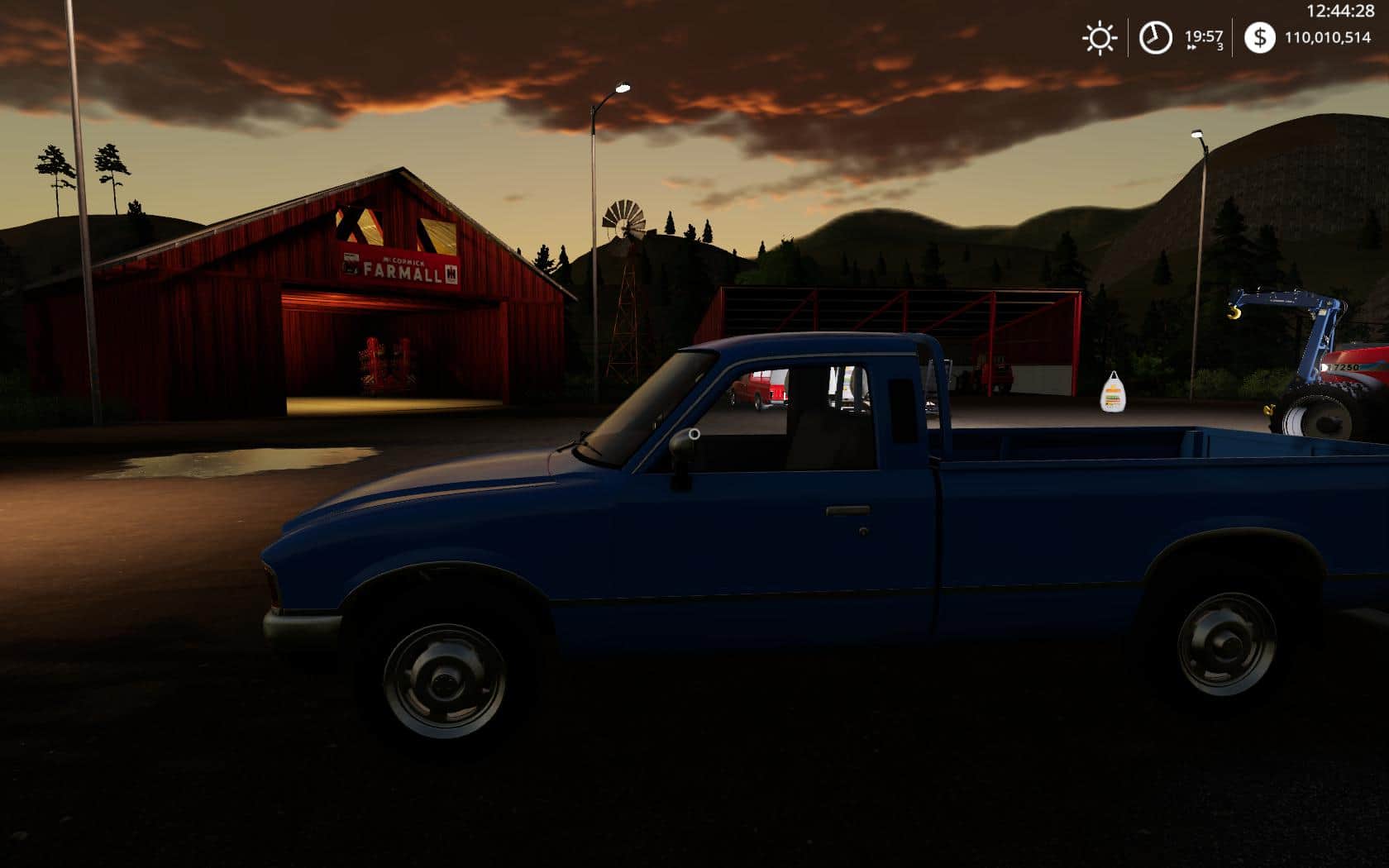
Task: Click the sun weather icon
Action: point(1100,38)
